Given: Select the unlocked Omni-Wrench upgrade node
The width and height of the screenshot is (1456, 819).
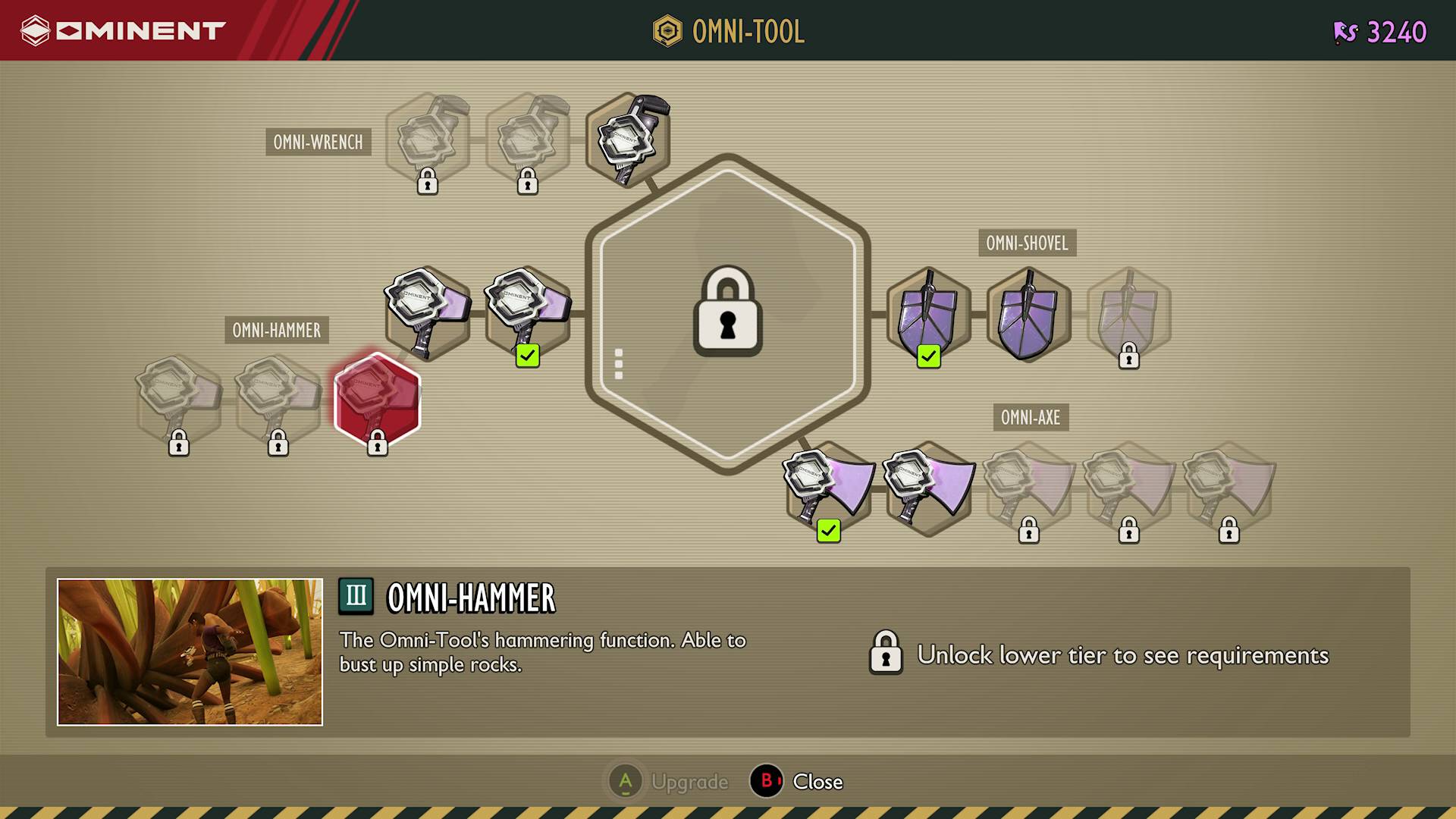Looking at the screenshot, I should (628, 140).
